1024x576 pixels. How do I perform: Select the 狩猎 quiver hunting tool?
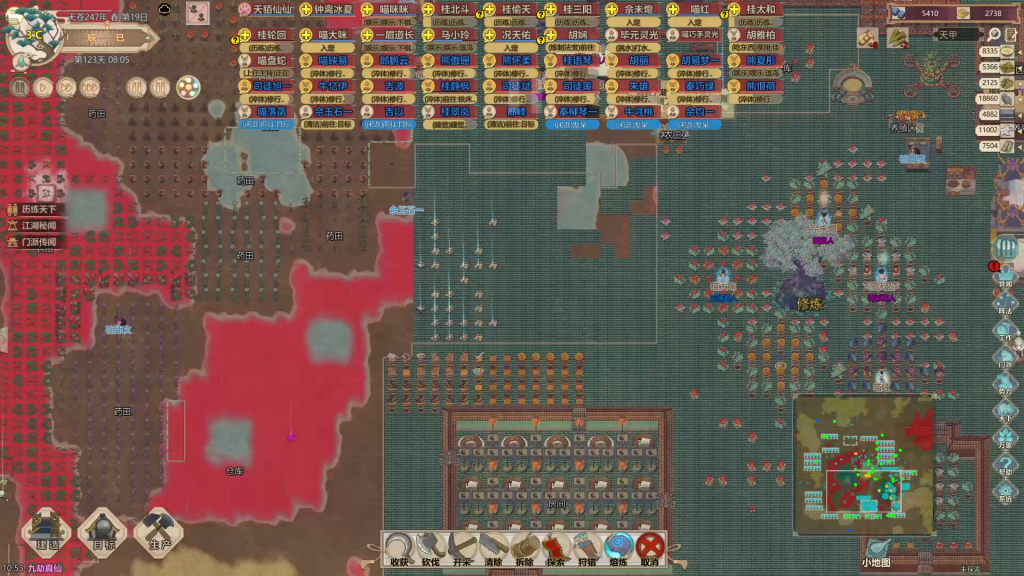pyautogui.click(x=587, y=549)
